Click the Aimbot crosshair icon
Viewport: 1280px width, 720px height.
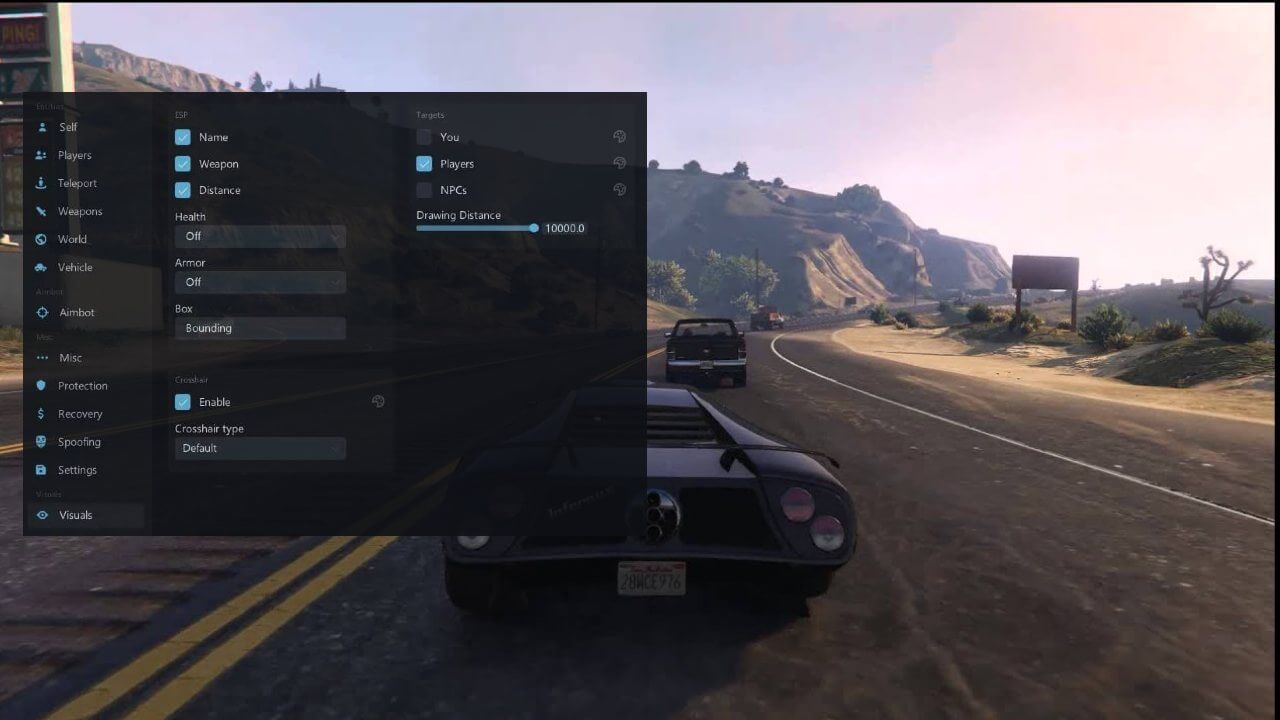point(42,312)
